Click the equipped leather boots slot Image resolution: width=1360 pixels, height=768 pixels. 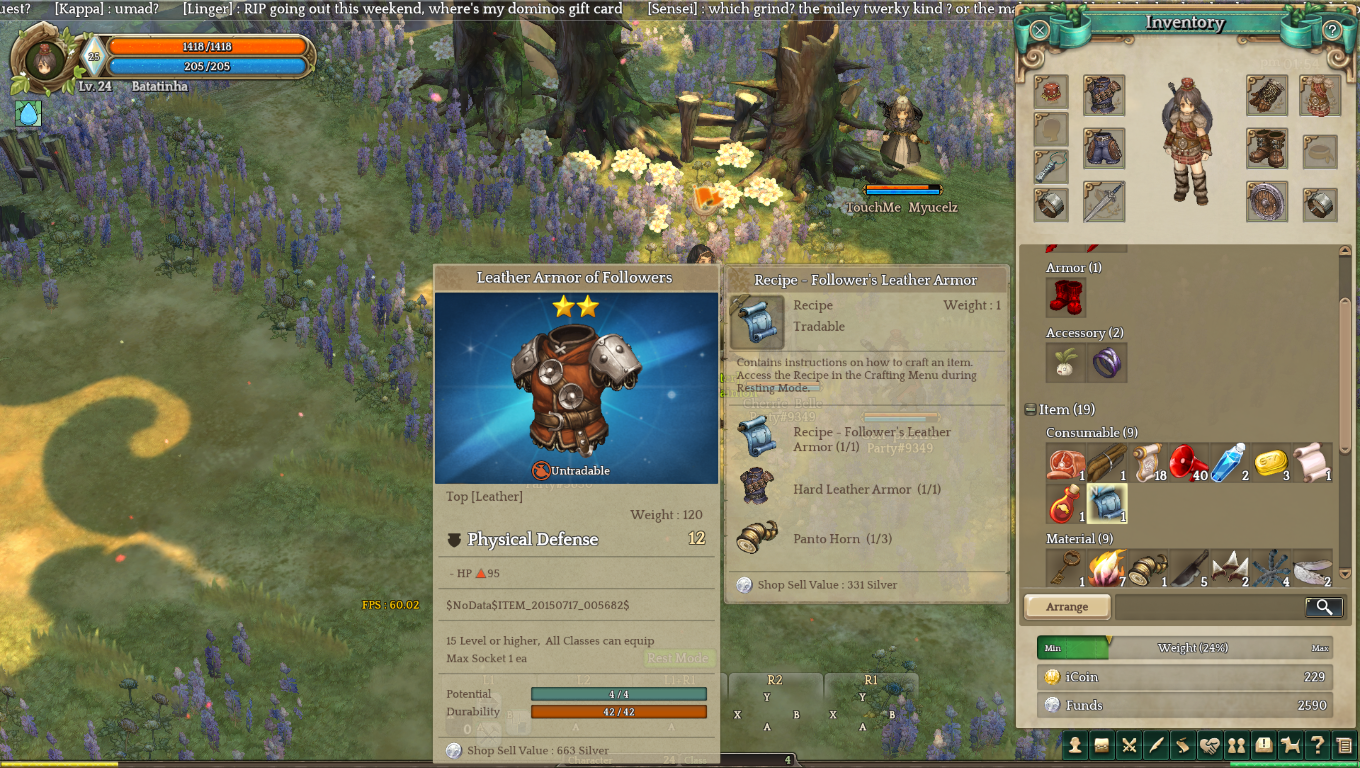pos(1267,149)
